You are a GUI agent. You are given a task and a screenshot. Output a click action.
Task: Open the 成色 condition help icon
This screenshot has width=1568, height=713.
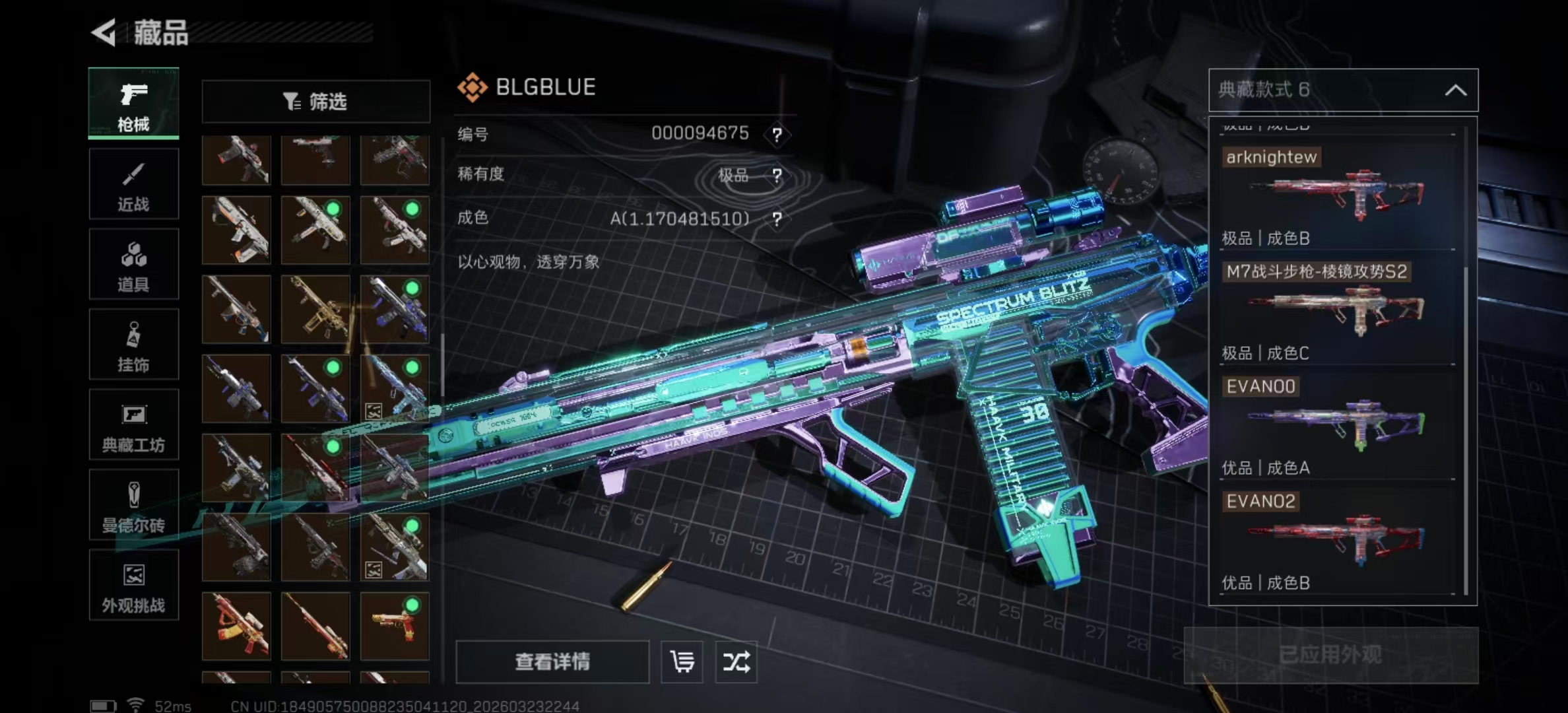[777, 219]
